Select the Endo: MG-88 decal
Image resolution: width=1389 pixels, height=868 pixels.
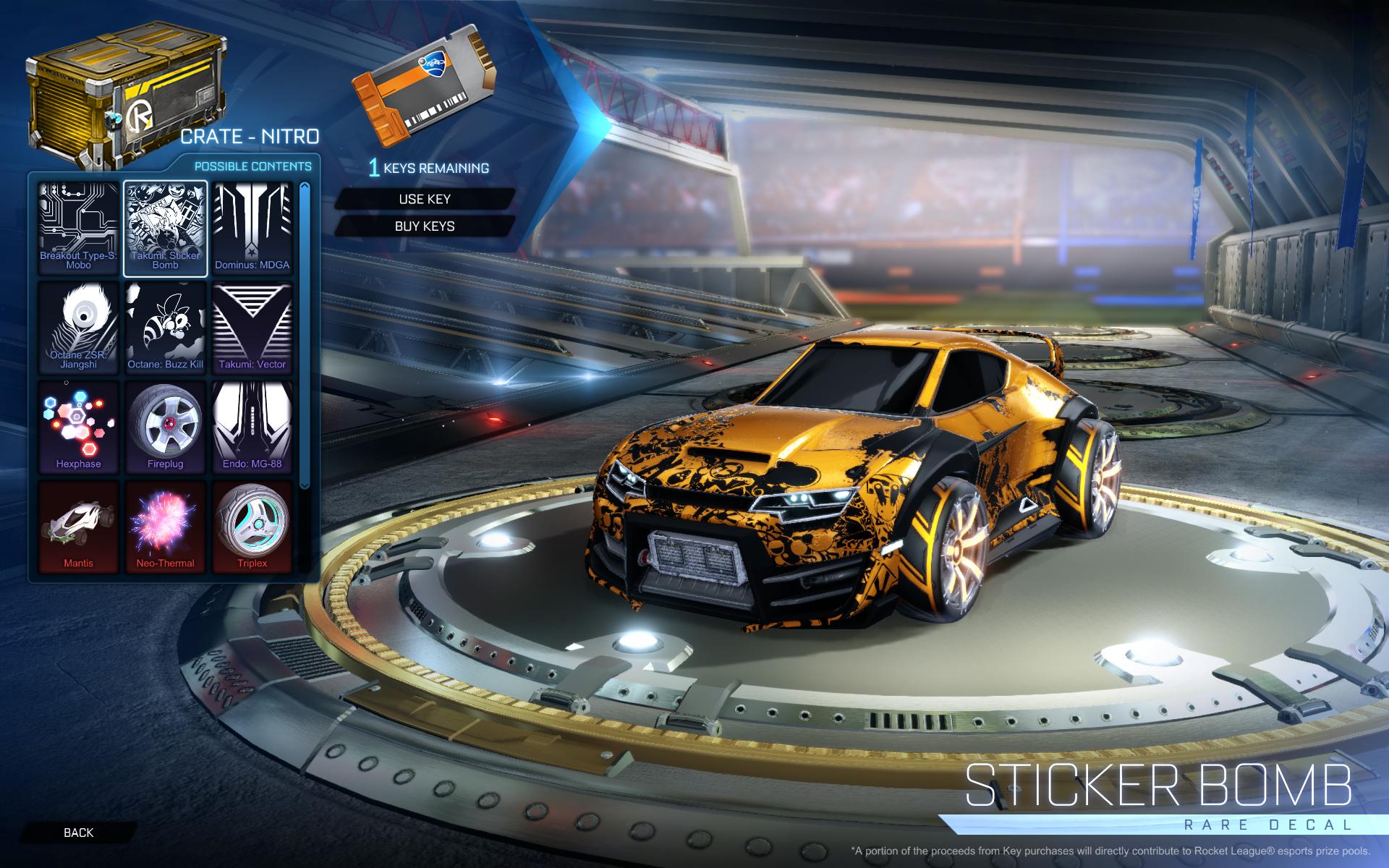[x=253, y=427]
